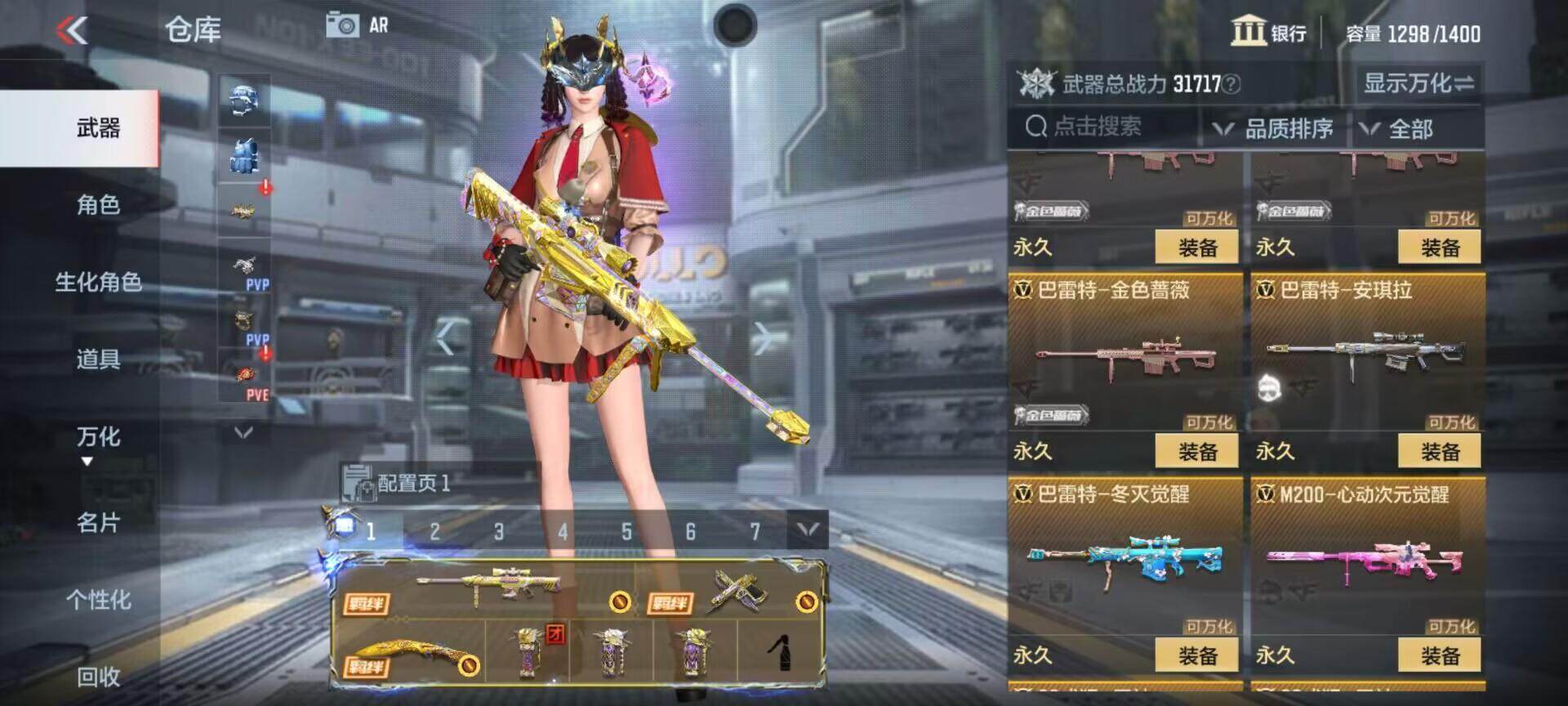Screen dimensions: 1568x706
Task: Equip the 巴雷特-安琪拉 sniper rifle
Action: click(1440, 451)
